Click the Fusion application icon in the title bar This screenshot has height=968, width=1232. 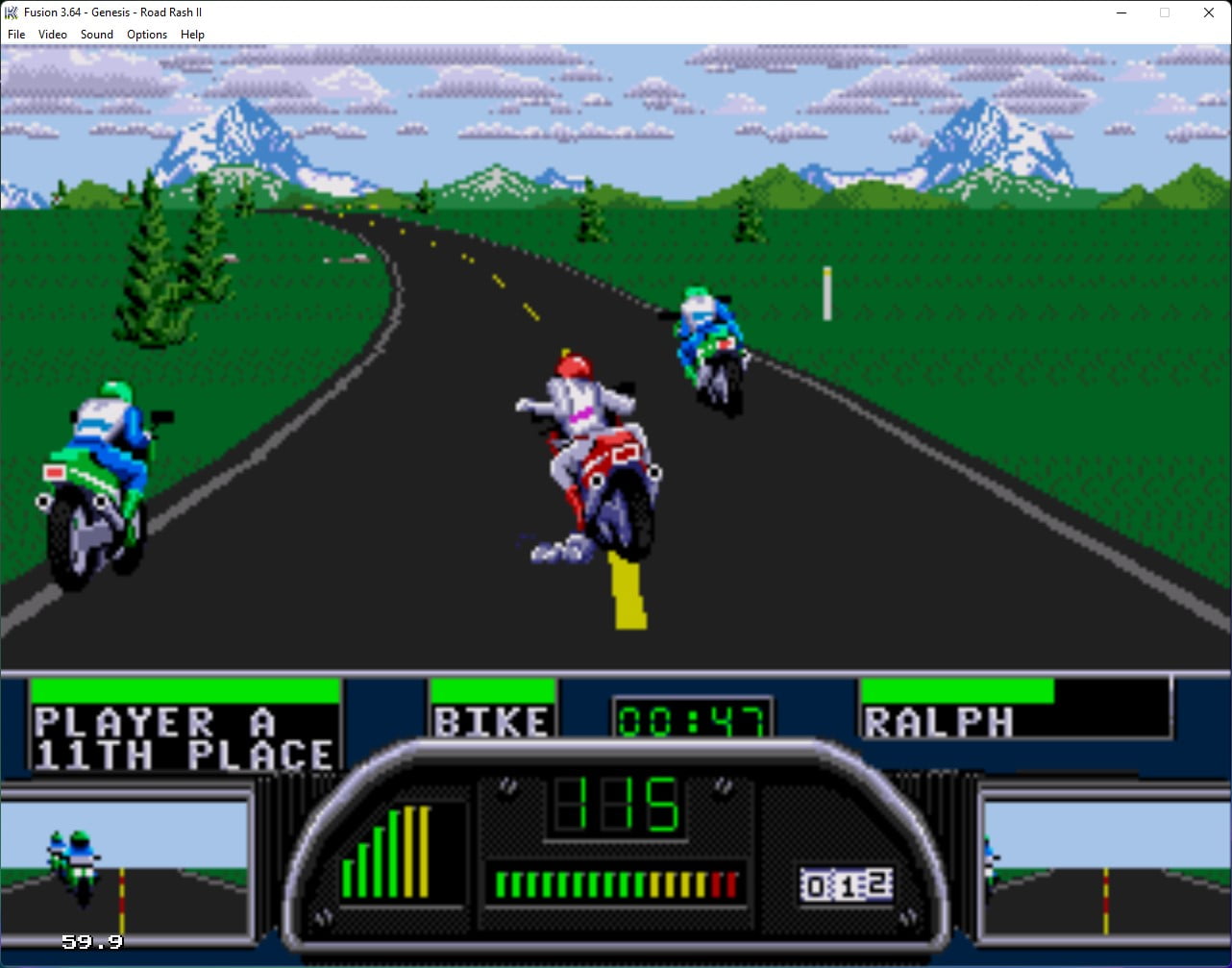pyautogui.click(x=10, y=12)
